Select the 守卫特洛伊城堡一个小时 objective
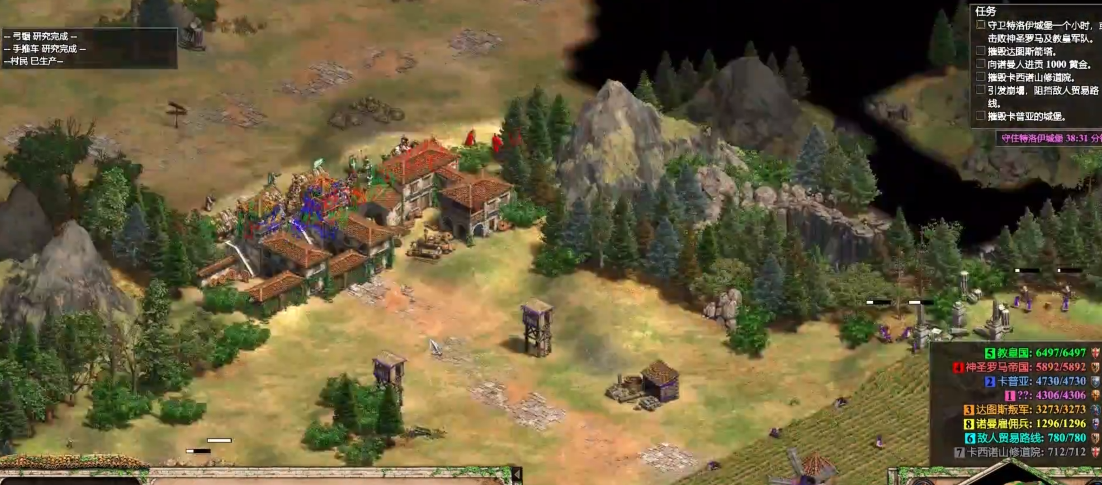The width and height of the screenshot is (1102, 485). [x=1040, y=25]
